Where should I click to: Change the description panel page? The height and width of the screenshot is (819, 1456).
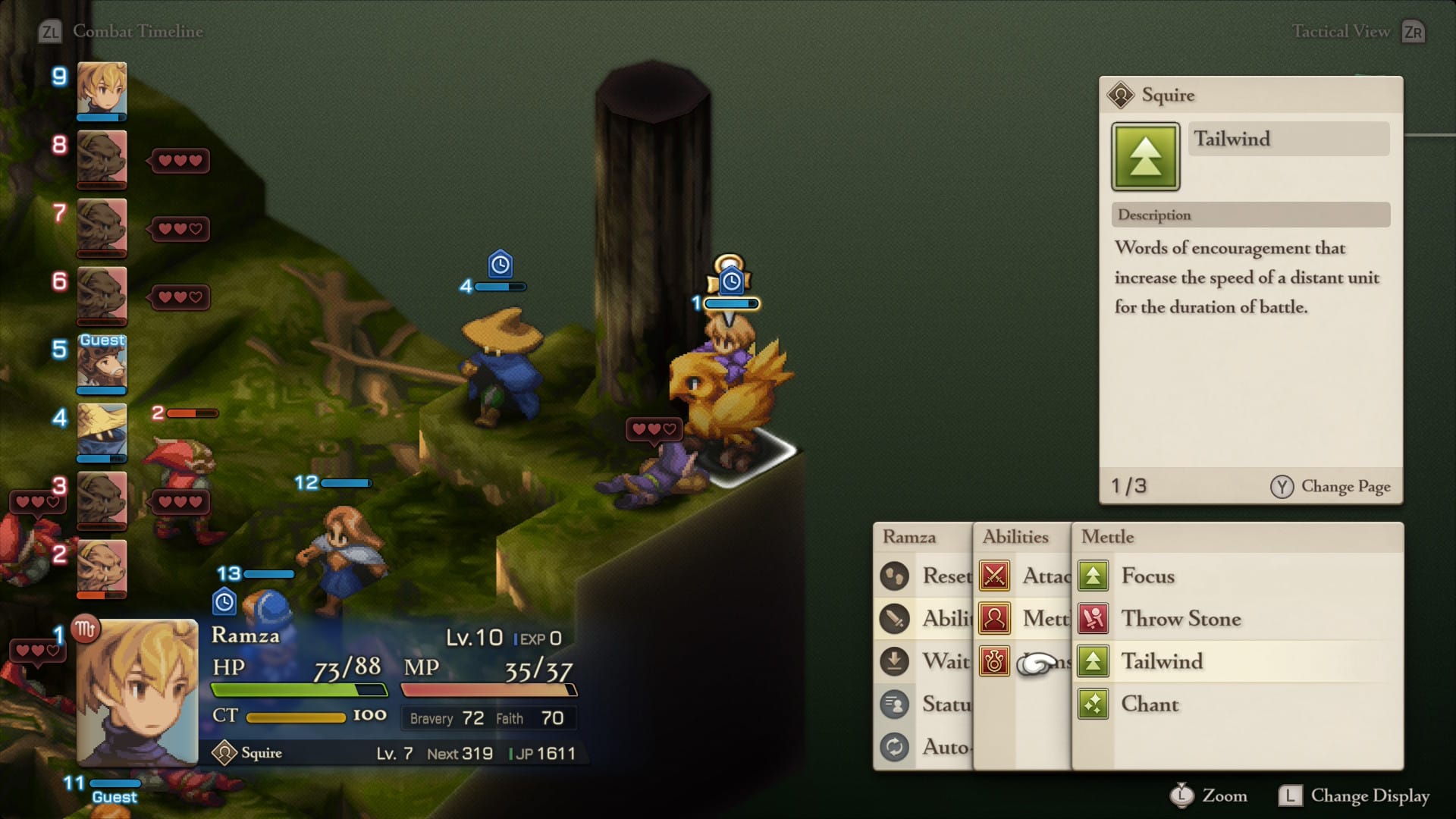click(x=1331, y=486)
